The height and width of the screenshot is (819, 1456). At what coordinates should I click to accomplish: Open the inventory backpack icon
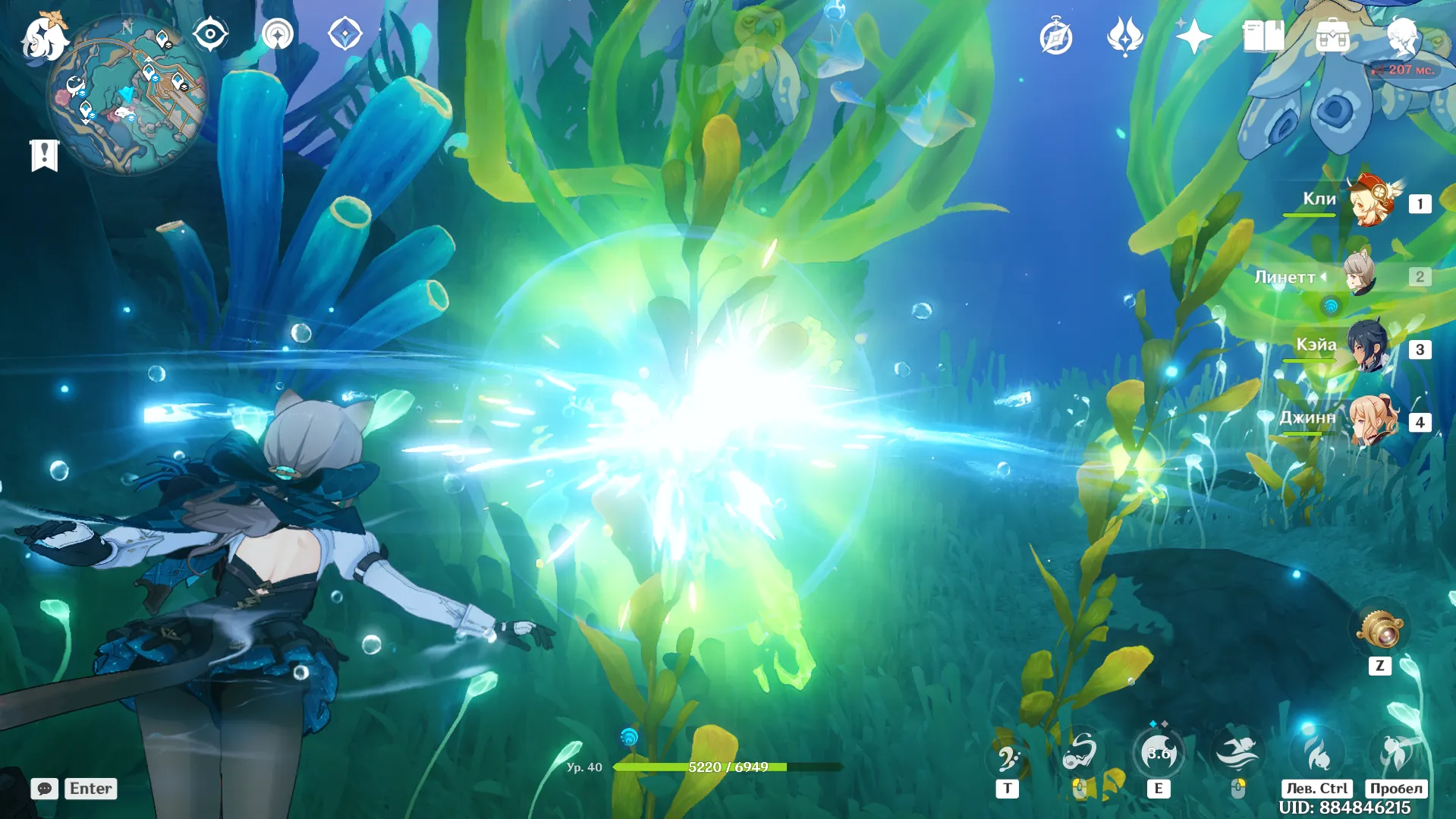pyautogui.click(x=1332, y=36)
